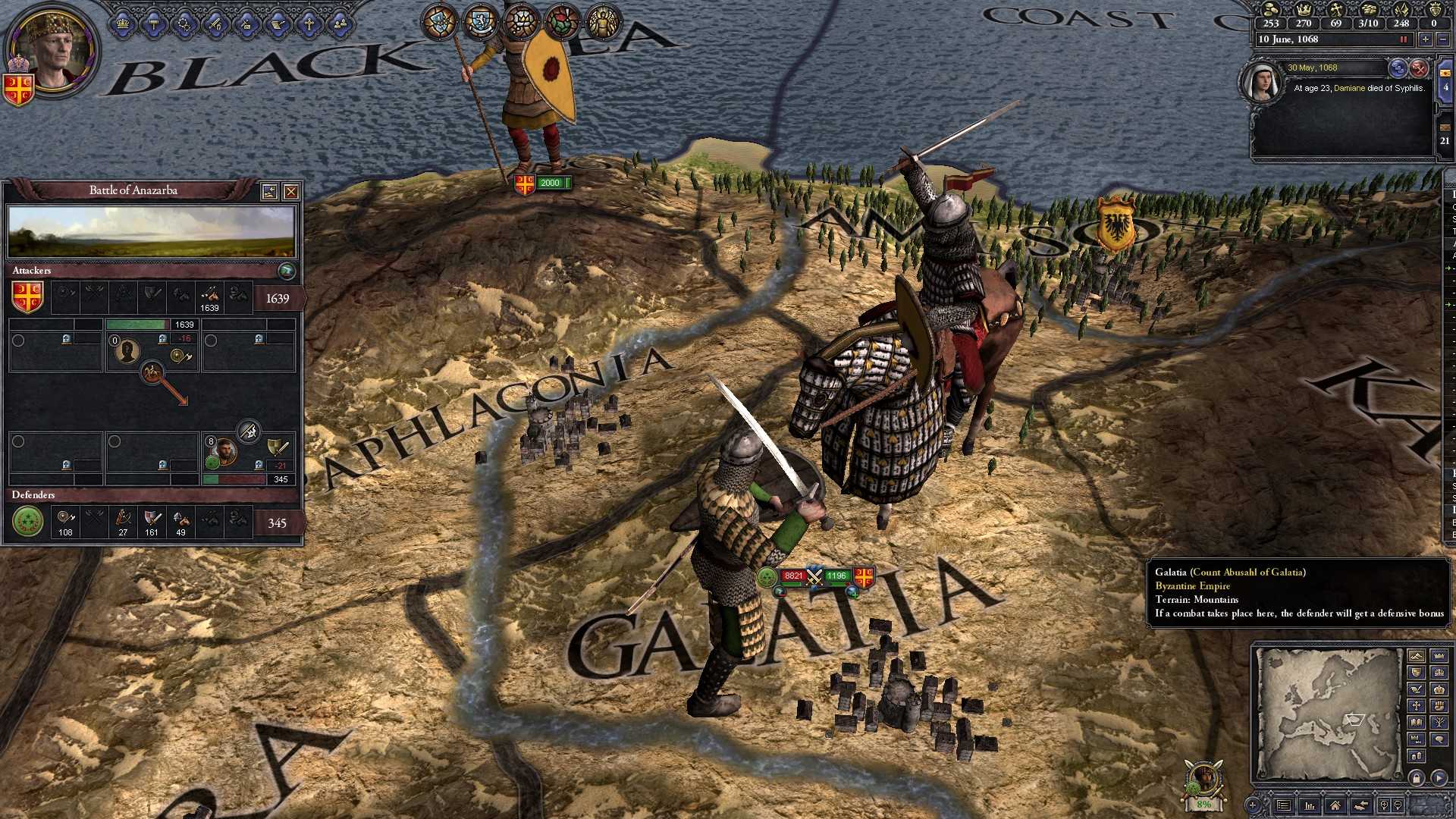The height and width of the screenshot is (819, 1456).
Task: Open the message log list icon beside minimap
Action: tap(1284, 805)
